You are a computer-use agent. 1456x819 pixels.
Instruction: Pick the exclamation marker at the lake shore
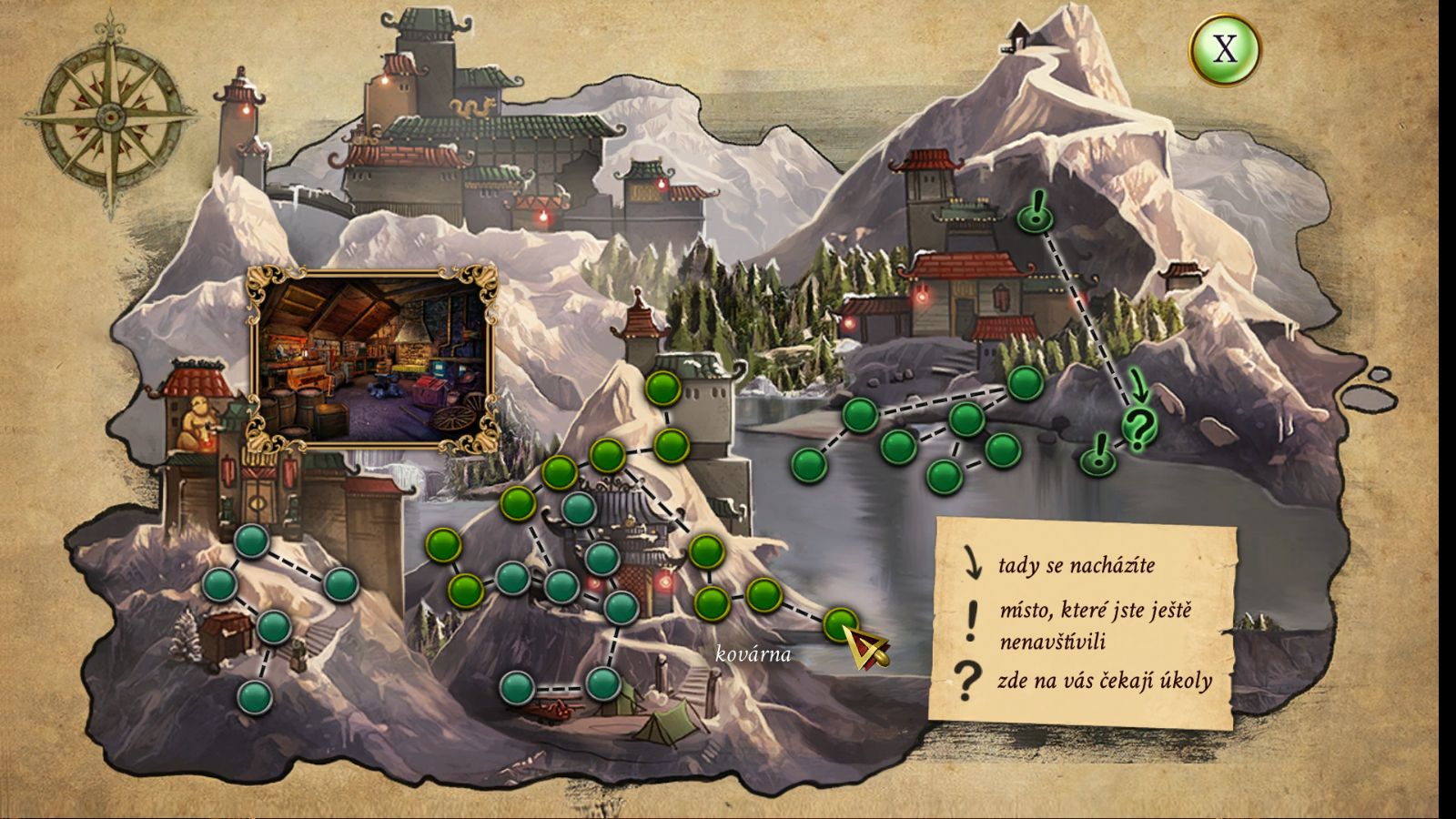(x=1098, y=454)
